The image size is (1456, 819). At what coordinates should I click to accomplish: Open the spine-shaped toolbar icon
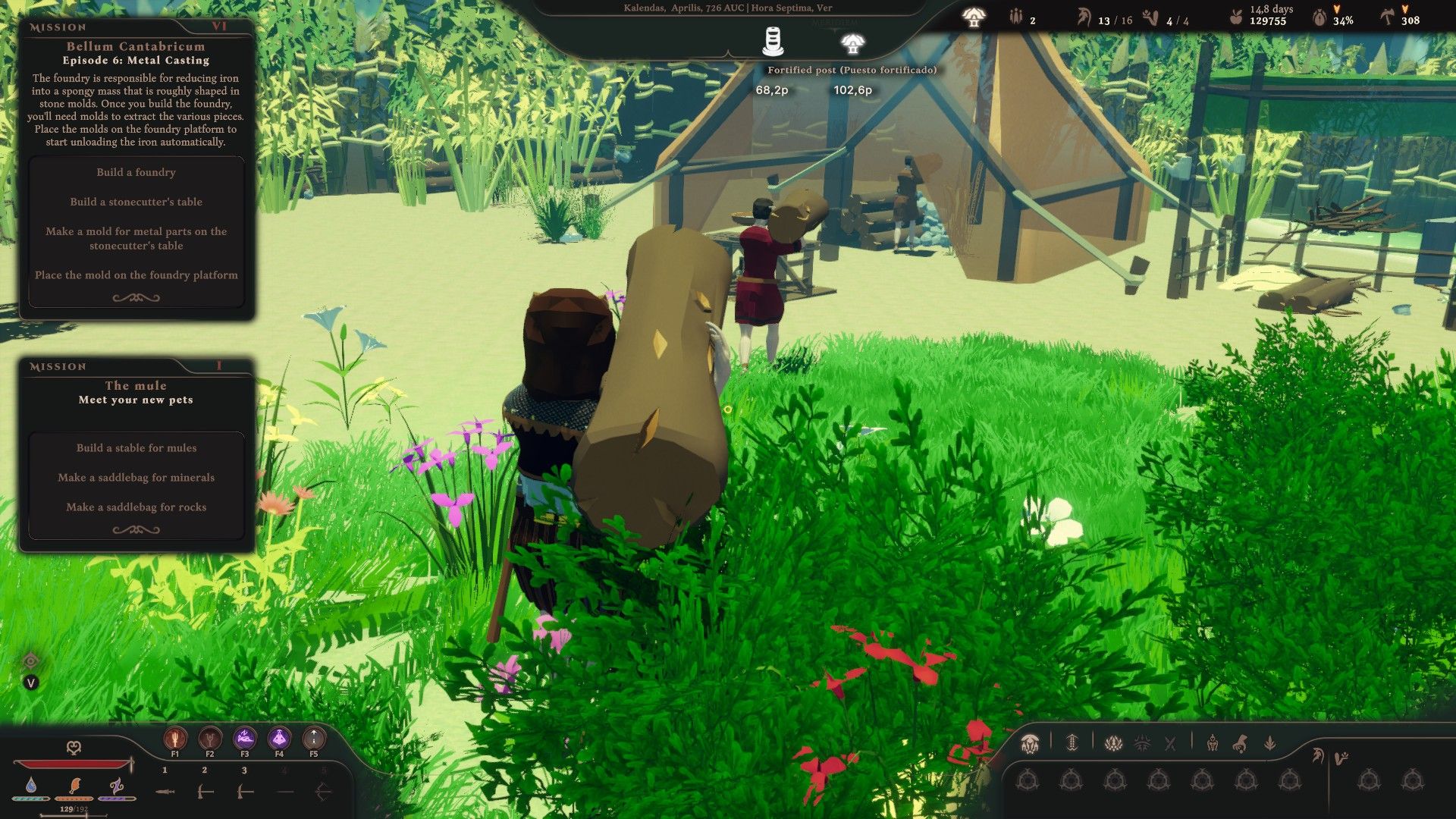1072,743
